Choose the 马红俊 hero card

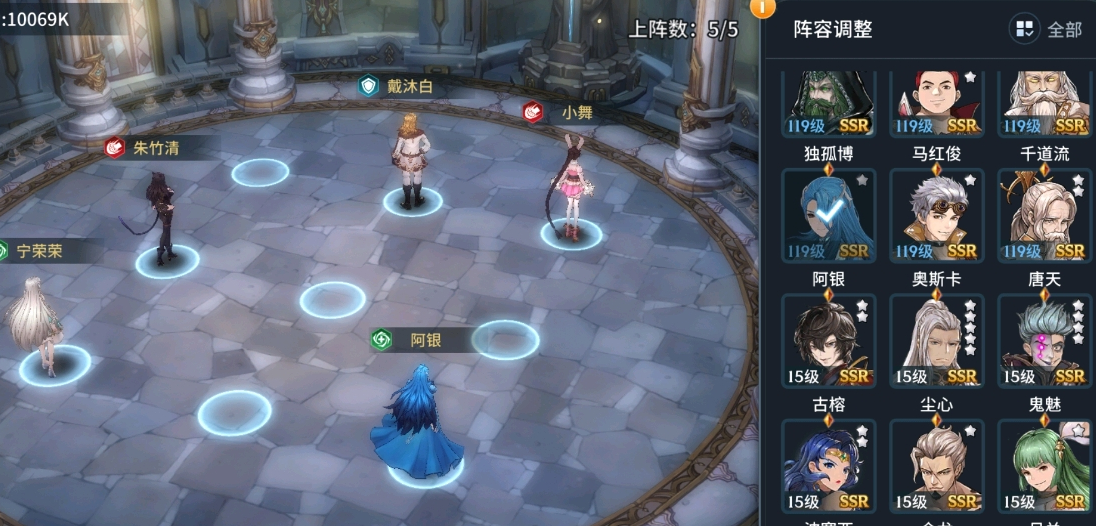tap(936, 103)
